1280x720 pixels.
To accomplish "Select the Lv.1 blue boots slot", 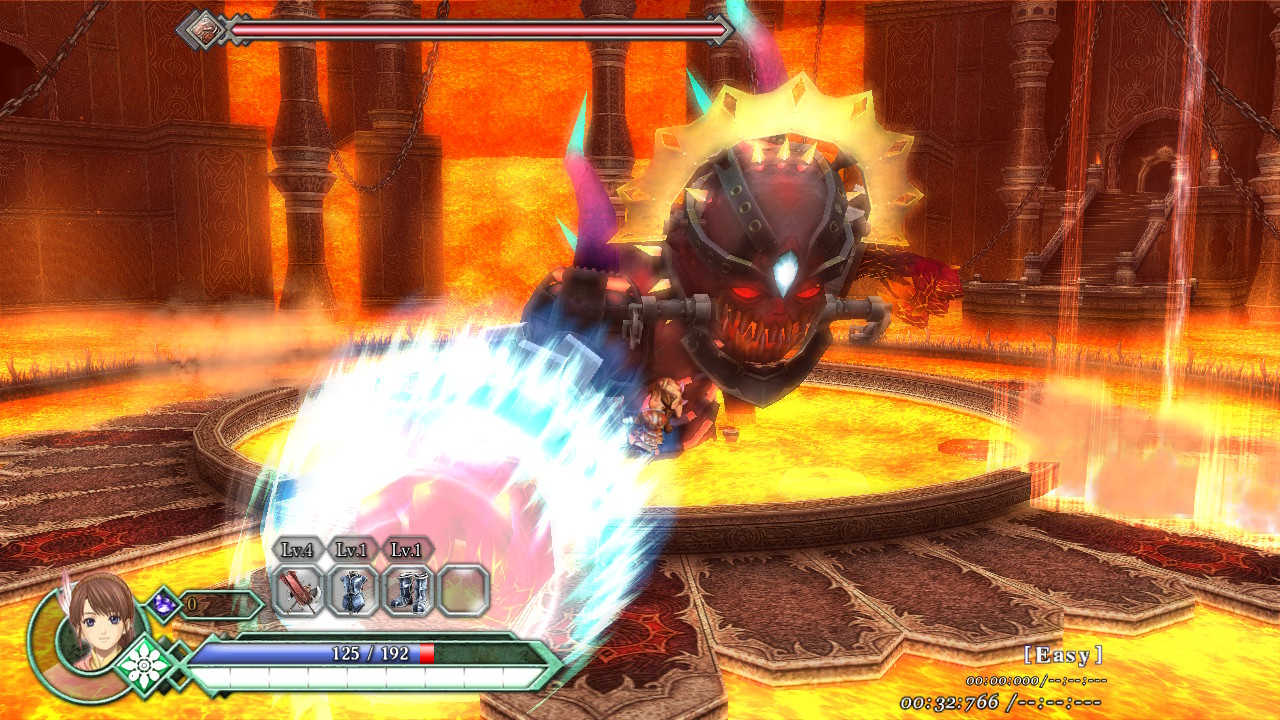I will tap(408, 590).
